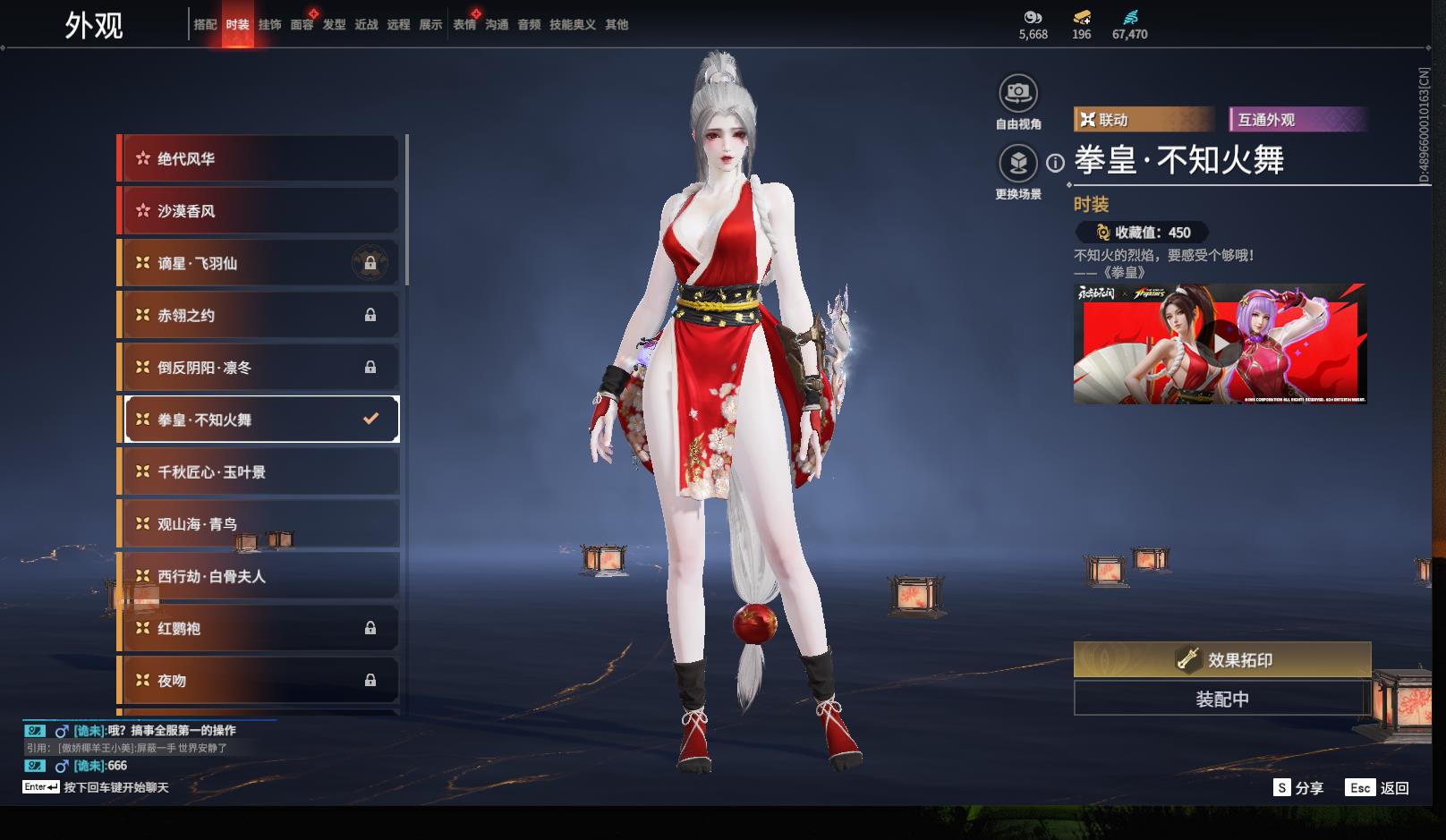Pick the locked 摘星·飞羽仙 outfit

(x=259, y=264)
